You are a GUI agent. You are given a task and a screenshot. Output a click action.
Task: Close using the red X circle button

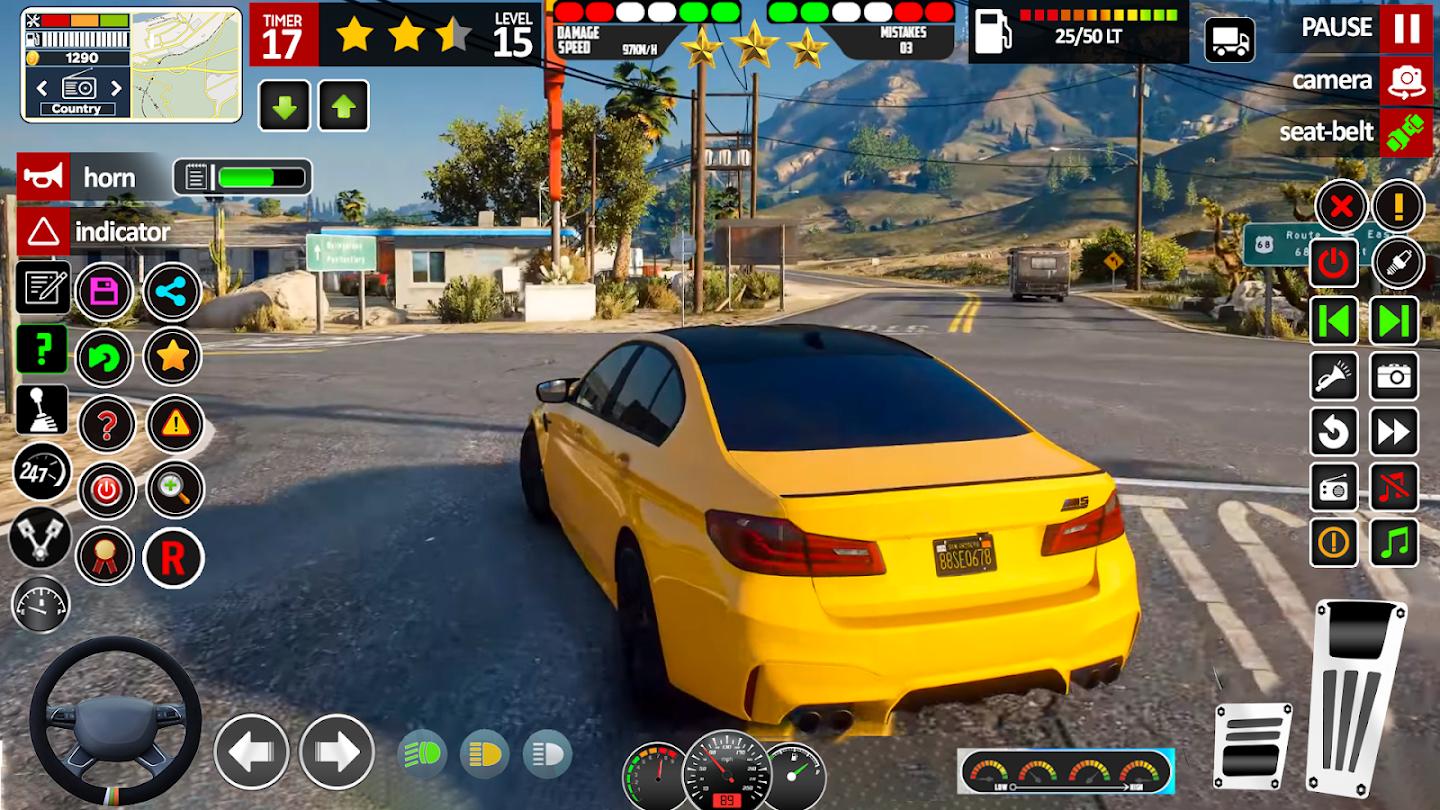click(1341, 207)
